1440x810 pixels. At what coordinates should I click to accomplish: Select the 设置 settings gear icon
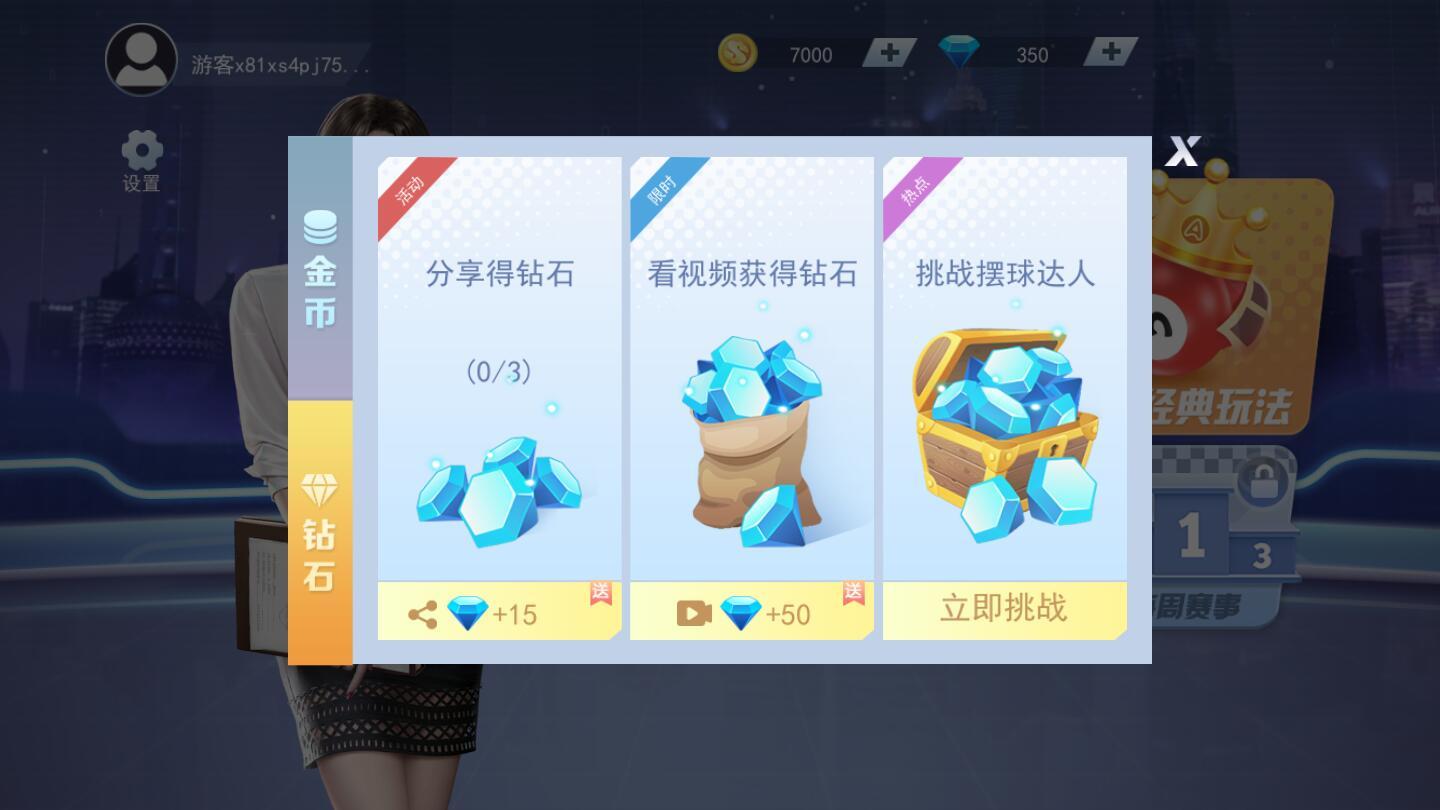coord(141,148)
